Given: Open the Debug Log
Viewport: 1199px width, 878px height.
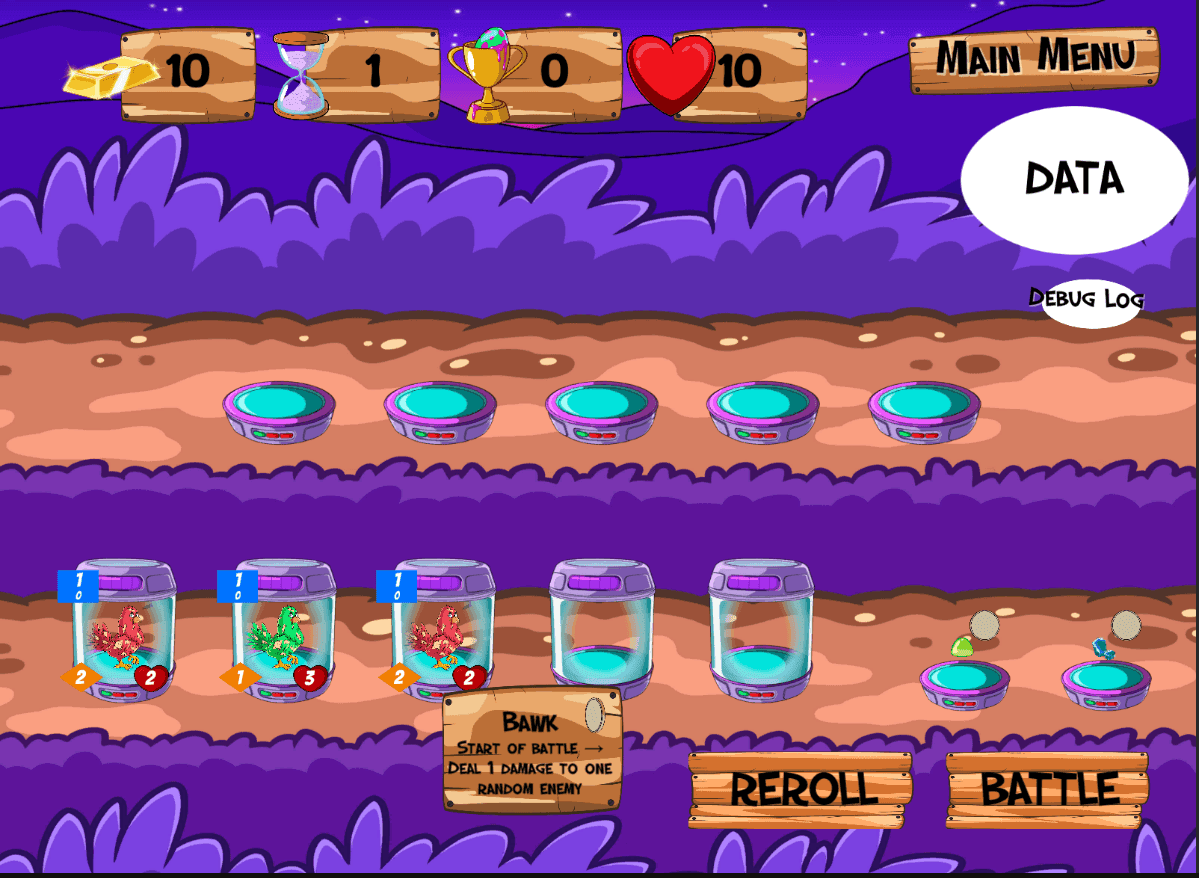Looking at the screenshot, I should click(1088, 300).
